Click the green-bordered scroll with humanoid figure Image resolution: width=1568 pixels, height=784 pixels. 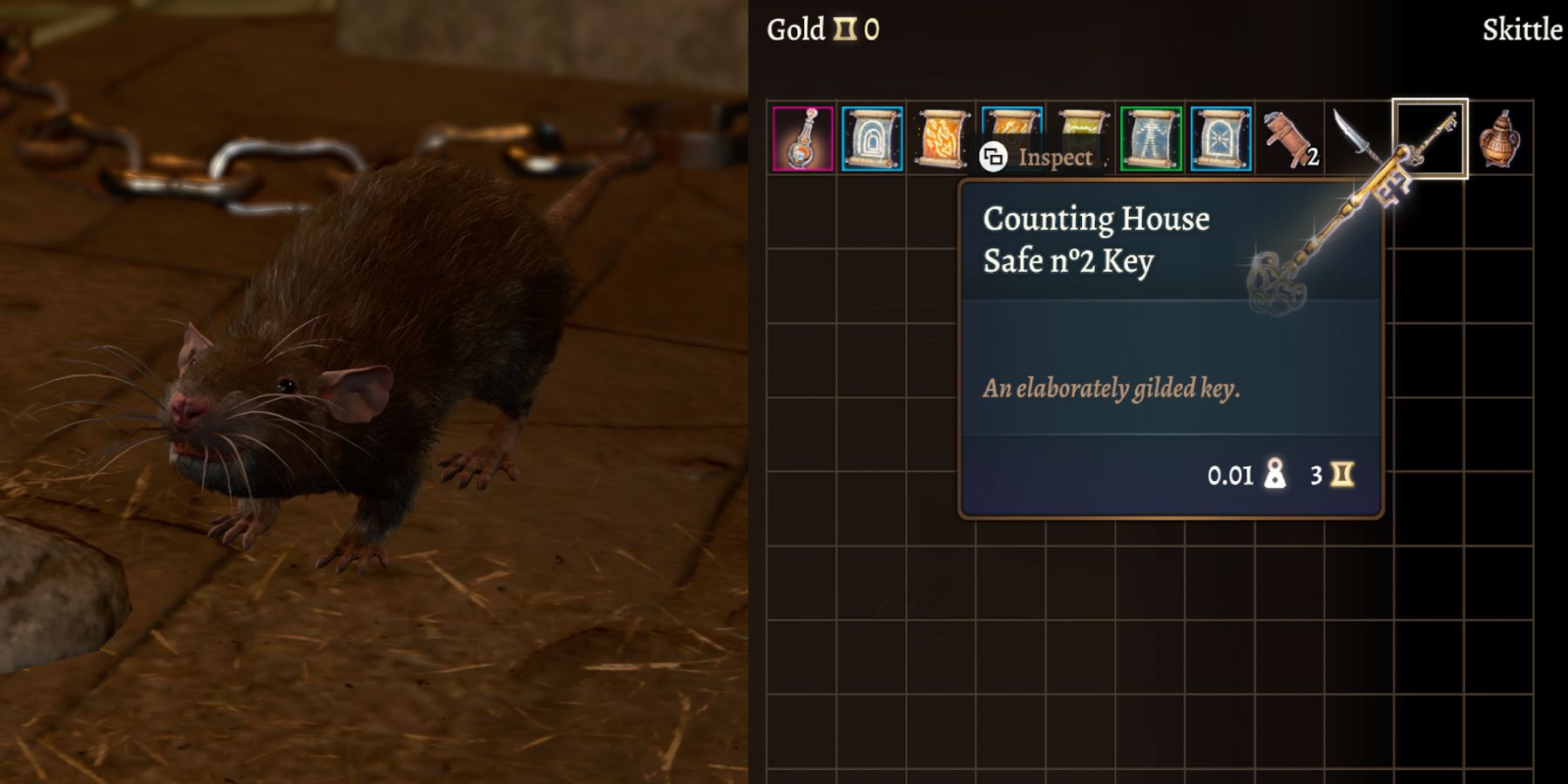click(x=1151, y=139)
